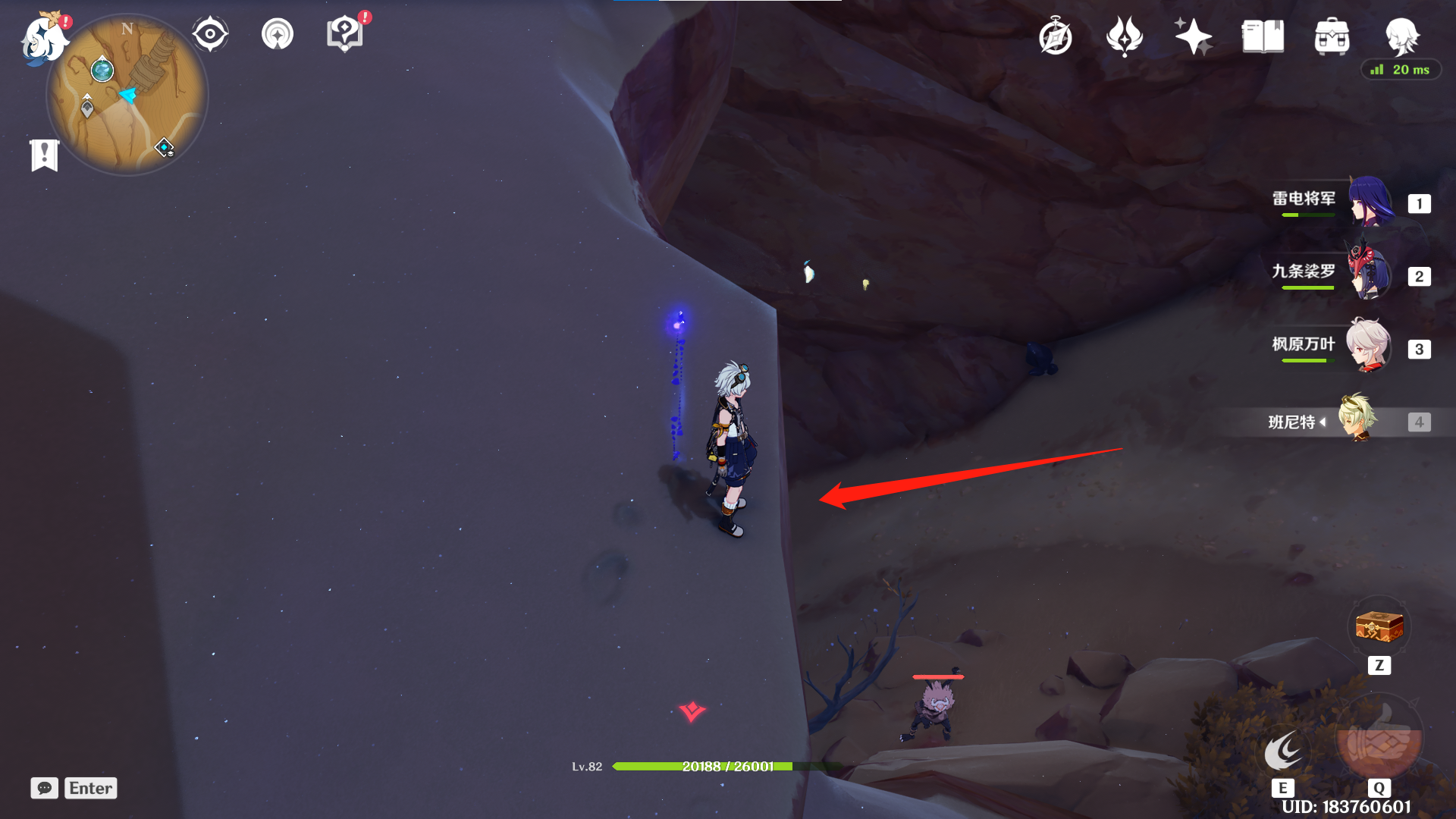The height and width of the screenshot is (819, 1456).
Task: Open the compass icon in the top bar
Action: [1056, 36]
